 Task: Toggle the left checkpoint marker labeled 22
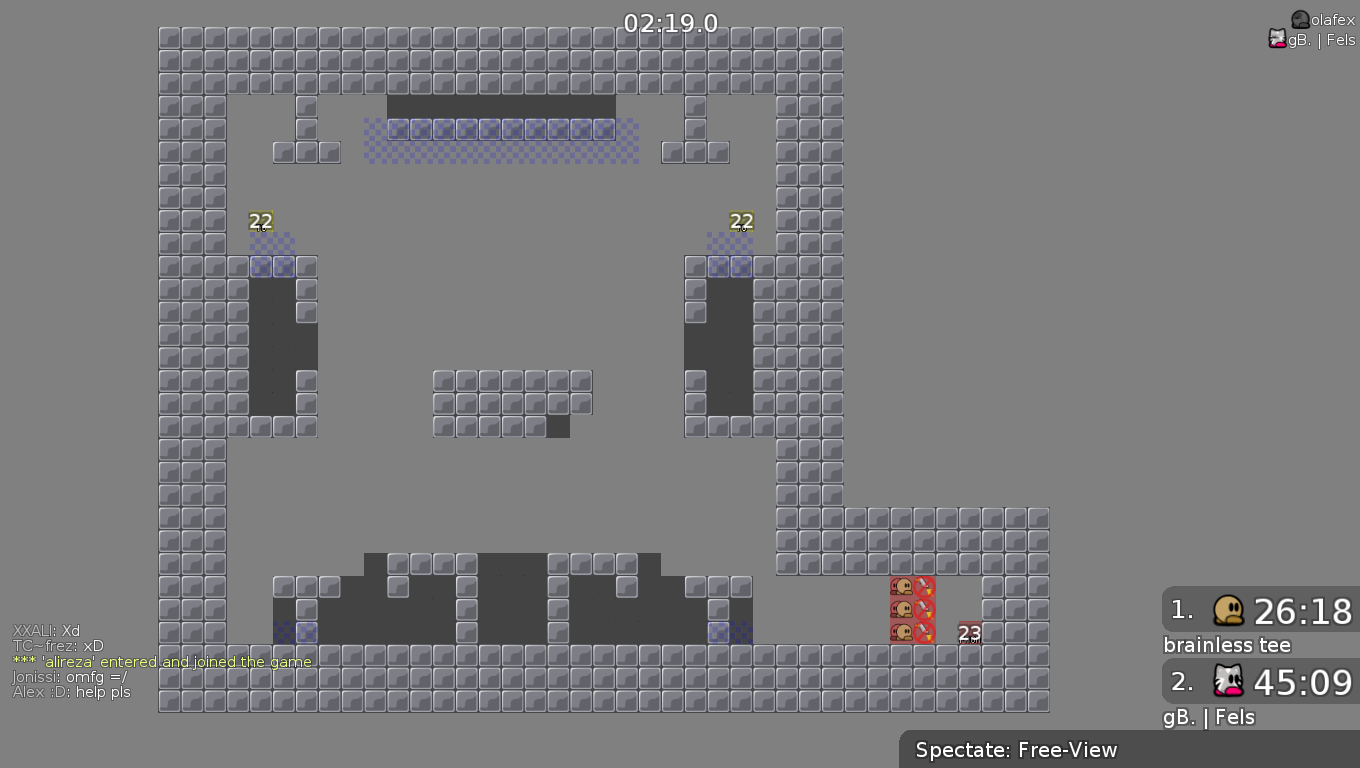click(262, 221)
